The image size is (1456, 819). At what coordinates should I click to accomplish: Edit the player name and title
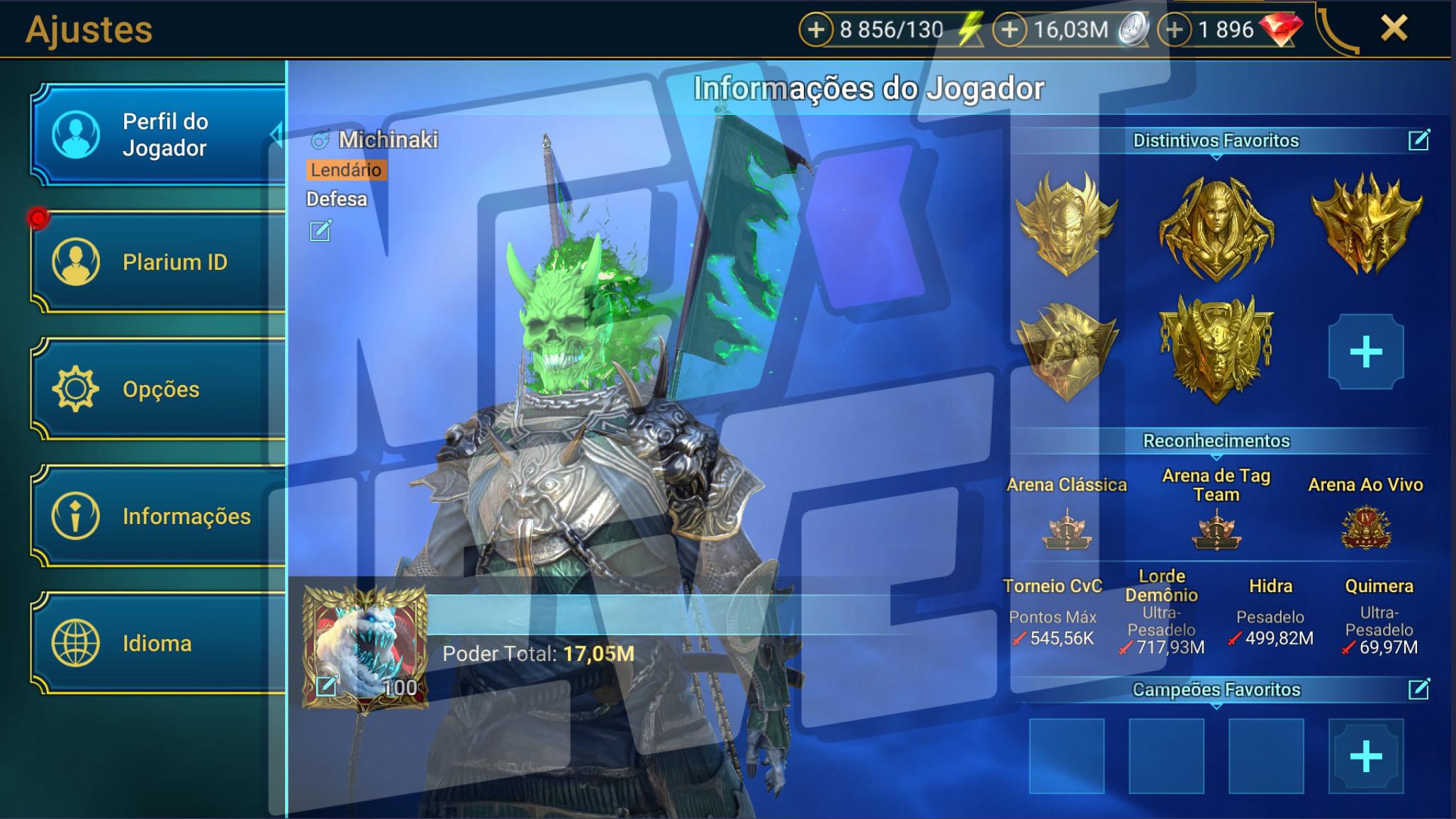click(320, 230)
